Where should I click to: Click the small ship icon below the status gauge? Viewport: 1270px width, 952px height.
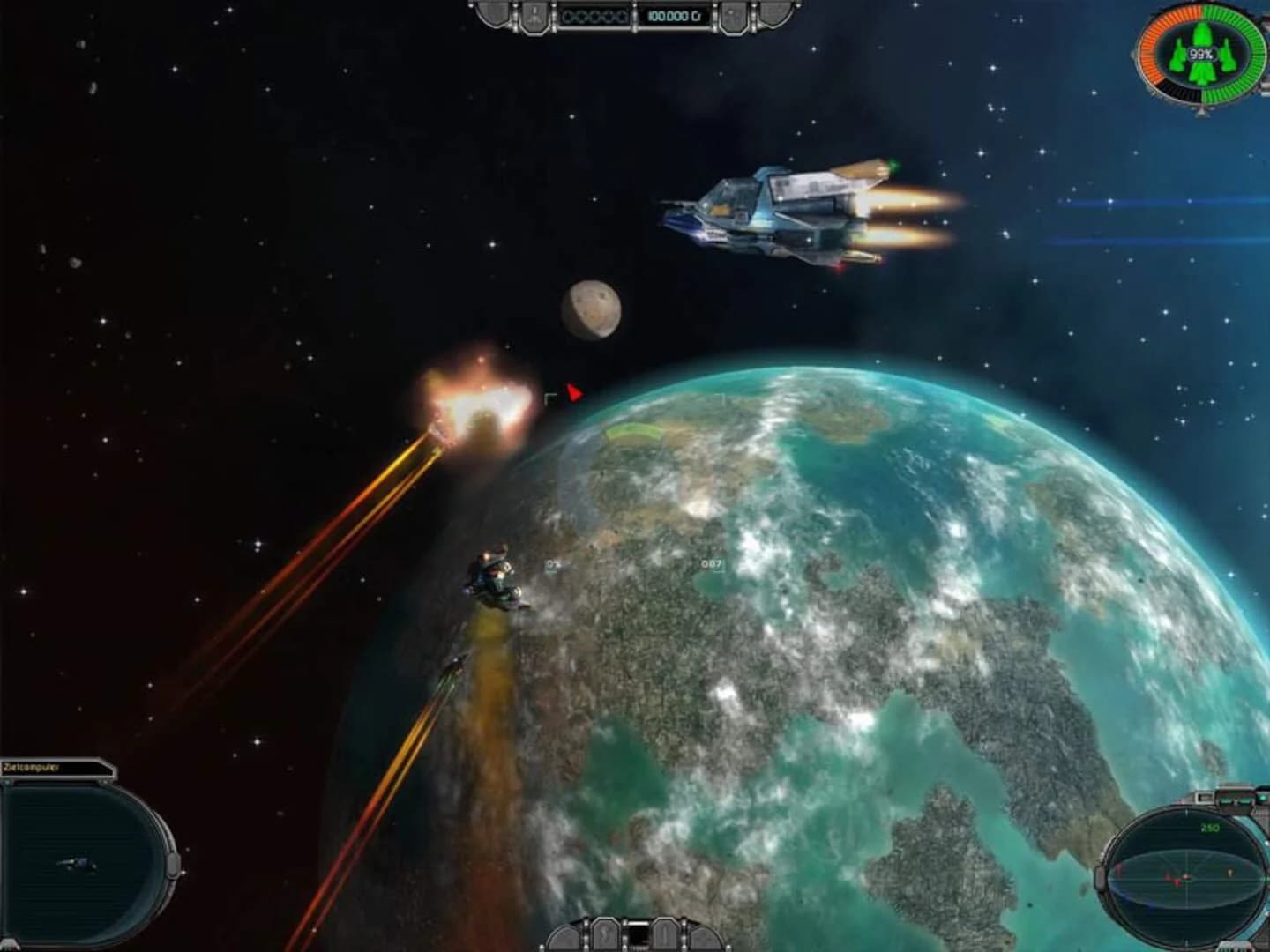point(1201,112)
